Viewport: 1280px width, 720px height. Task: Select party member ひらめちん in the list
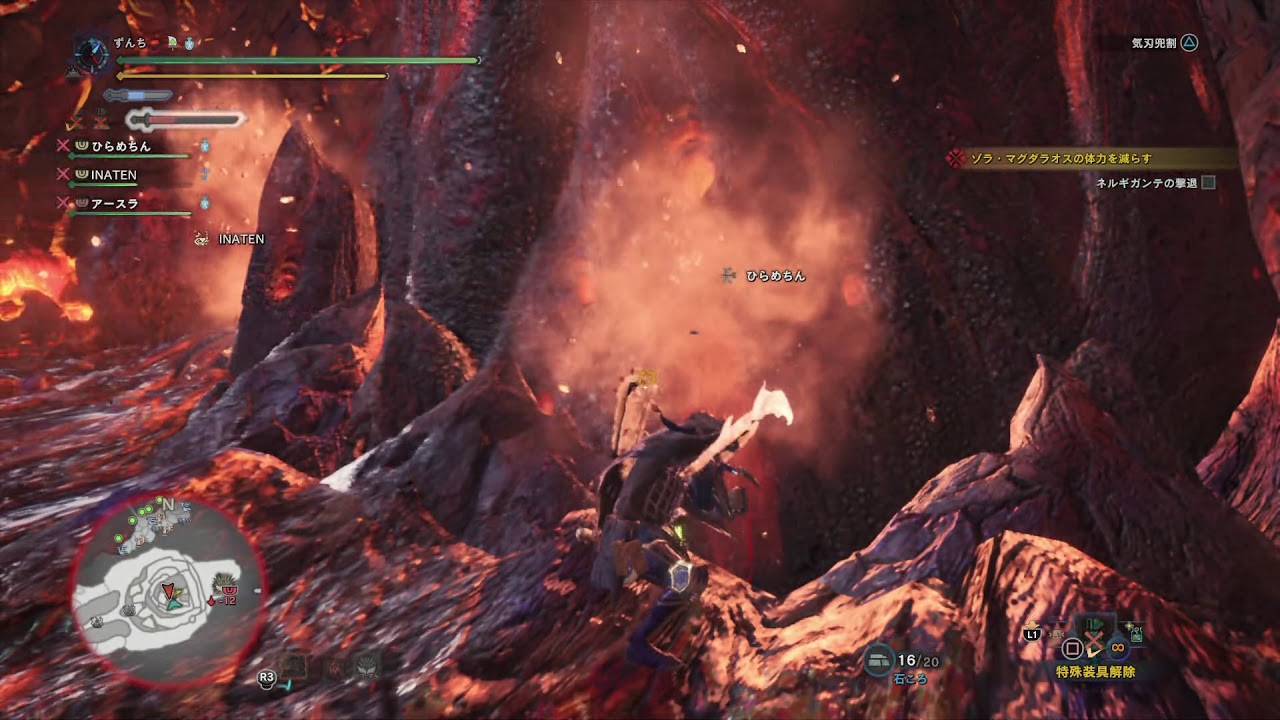click(121, 146)
